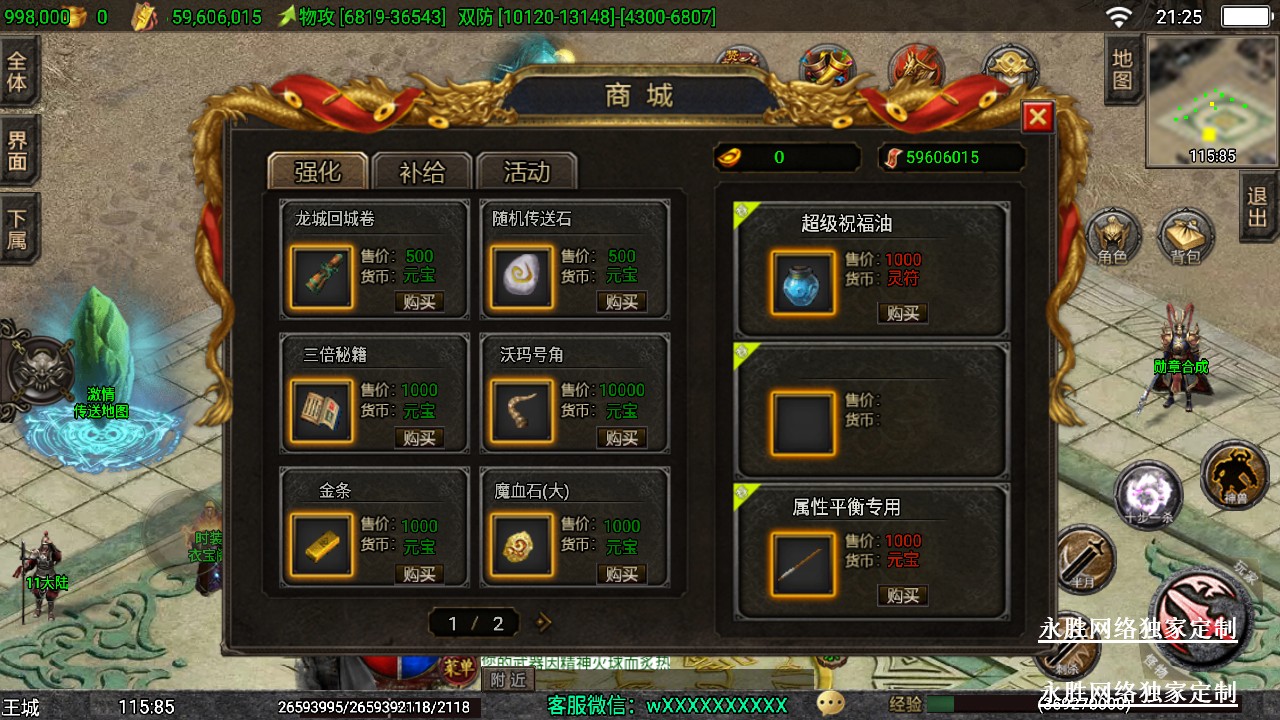Close the 商城 shop window
This screenshot has height=720, width=1280.
(x=1038, y=117)
